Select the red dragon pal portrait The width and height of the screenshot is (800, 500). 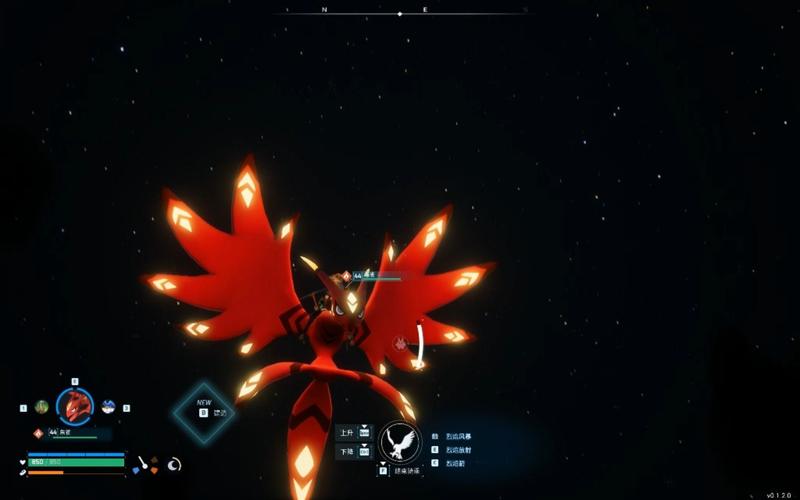(x=75, y=406)
